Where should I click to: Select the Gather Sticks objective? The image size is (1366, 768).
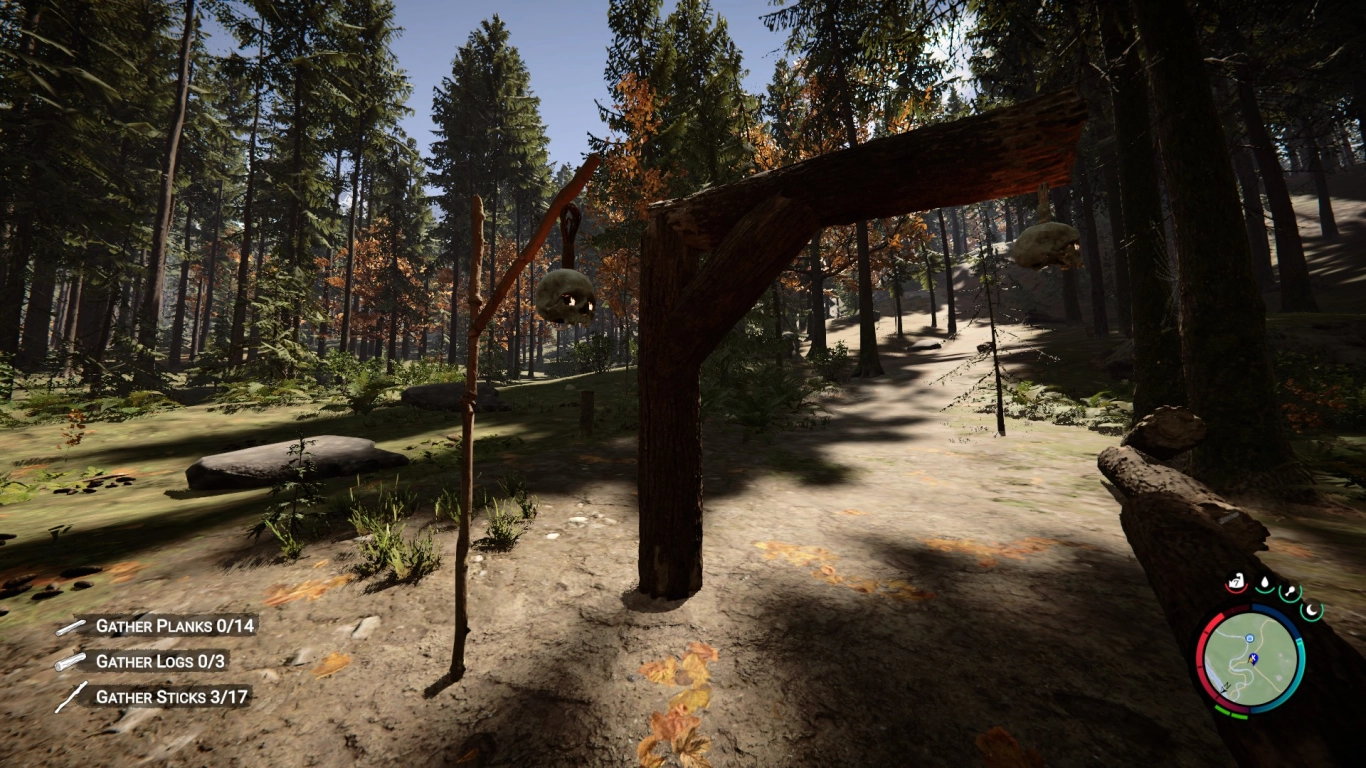(x=172, y=696)
